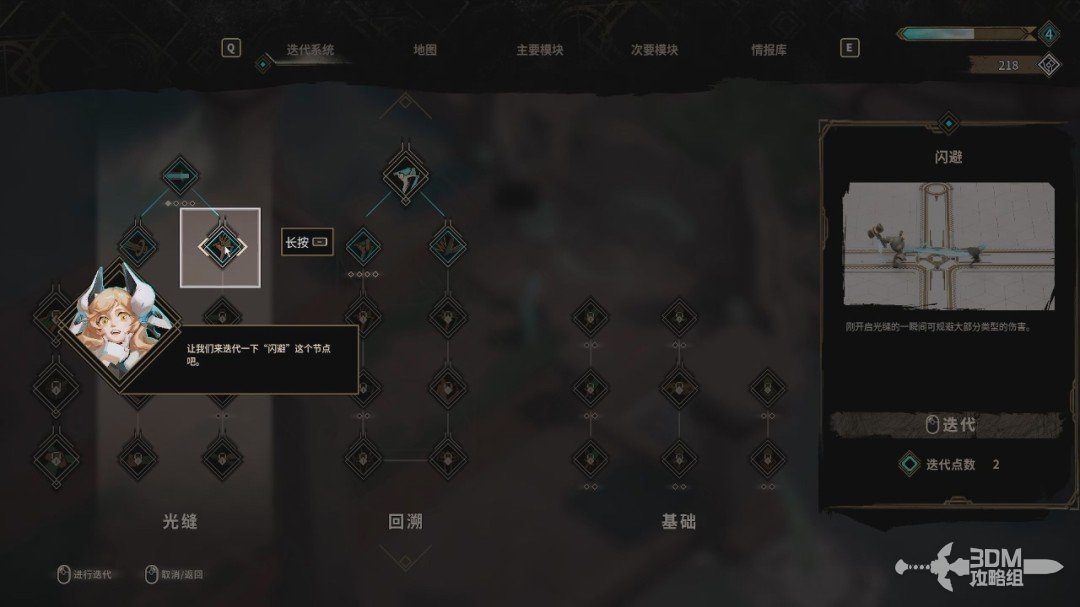Click the 迭代 button in the detail panel

(946, 425)
